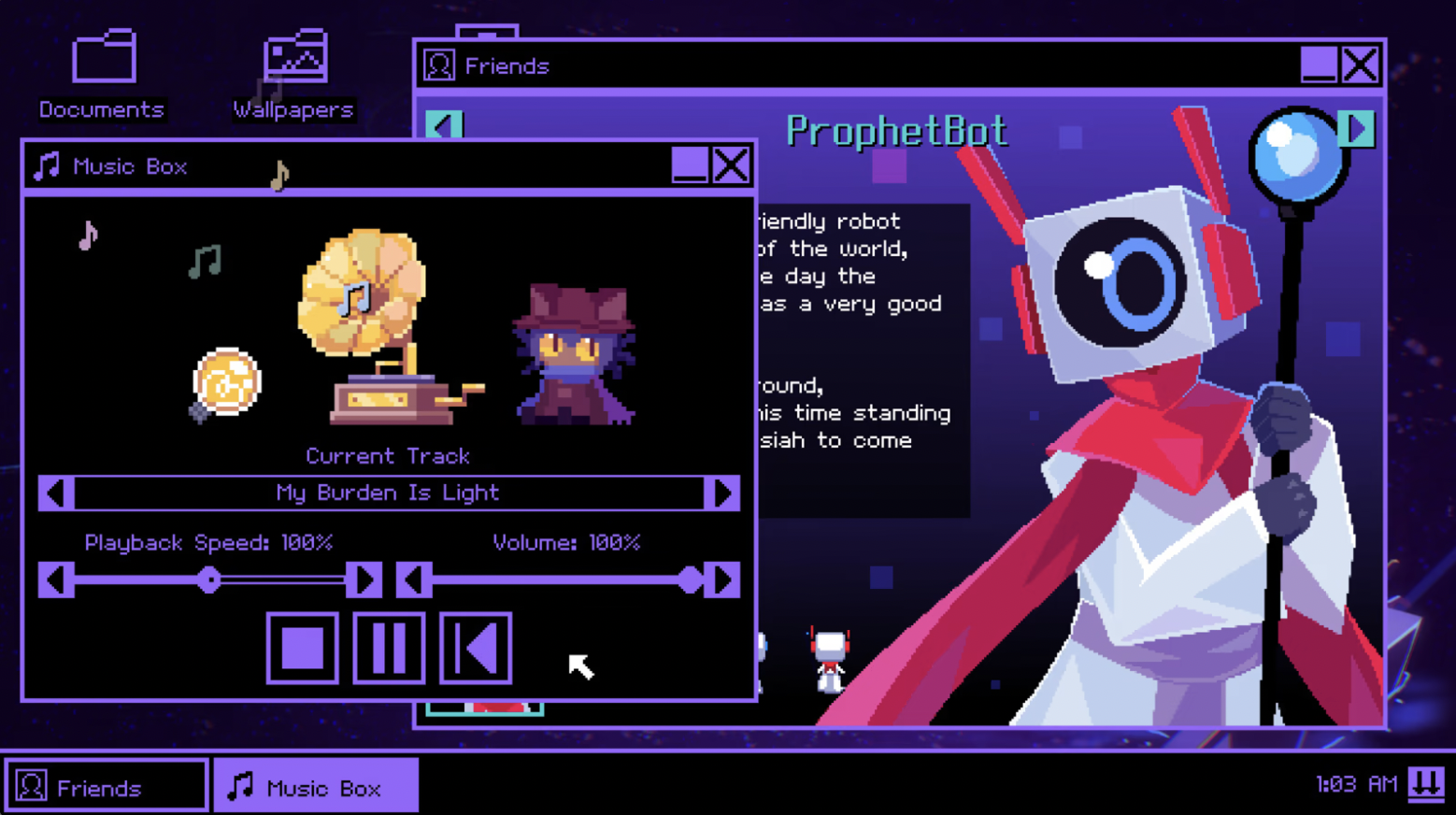Image resolution: width=1456 pixels, height=815 pixels.
Task: View the next friend profile with the right arrow
Action: tap(1356, 130)
